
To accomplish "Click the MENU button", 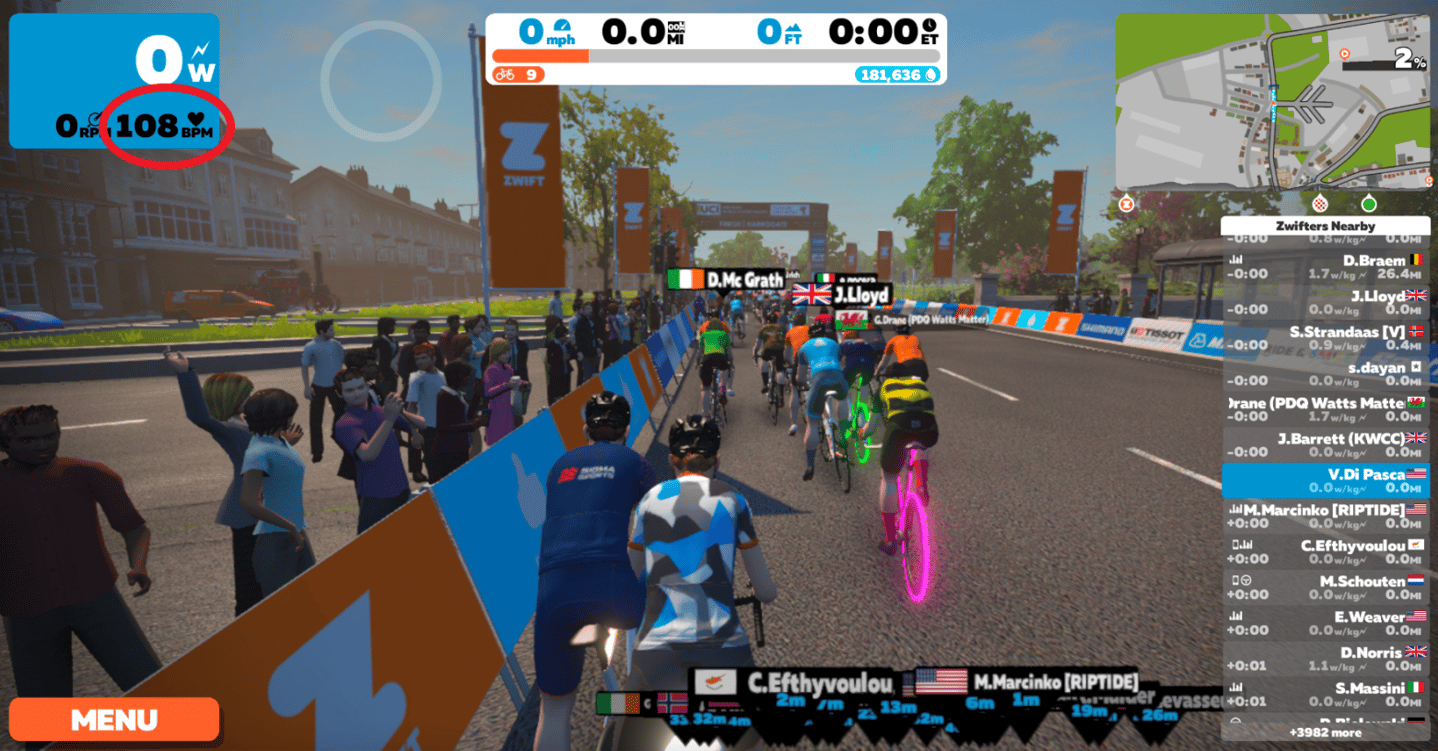I will coord(113,719).
